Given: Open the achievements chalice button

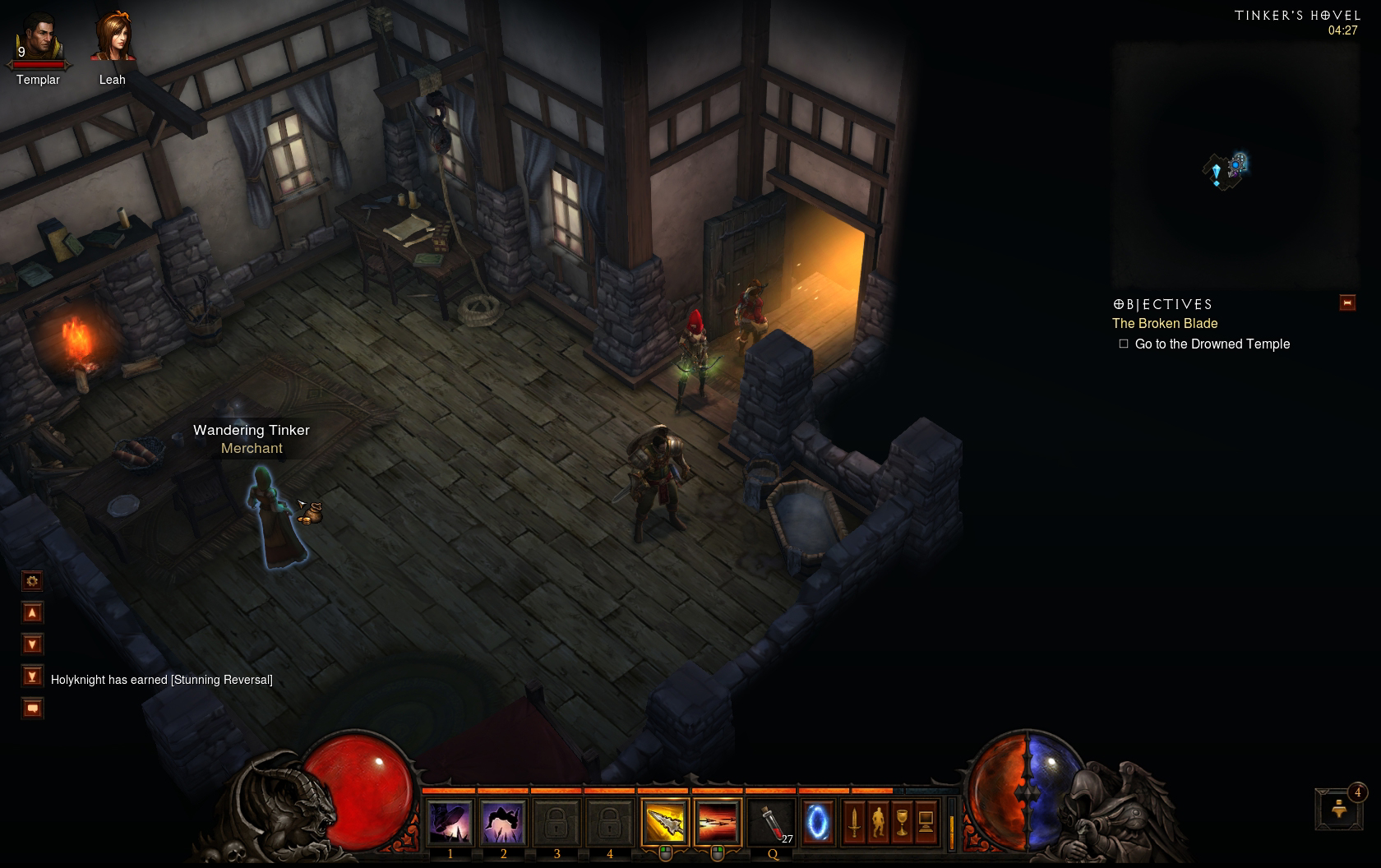Looking at the screenshot, I should [902, 822].
